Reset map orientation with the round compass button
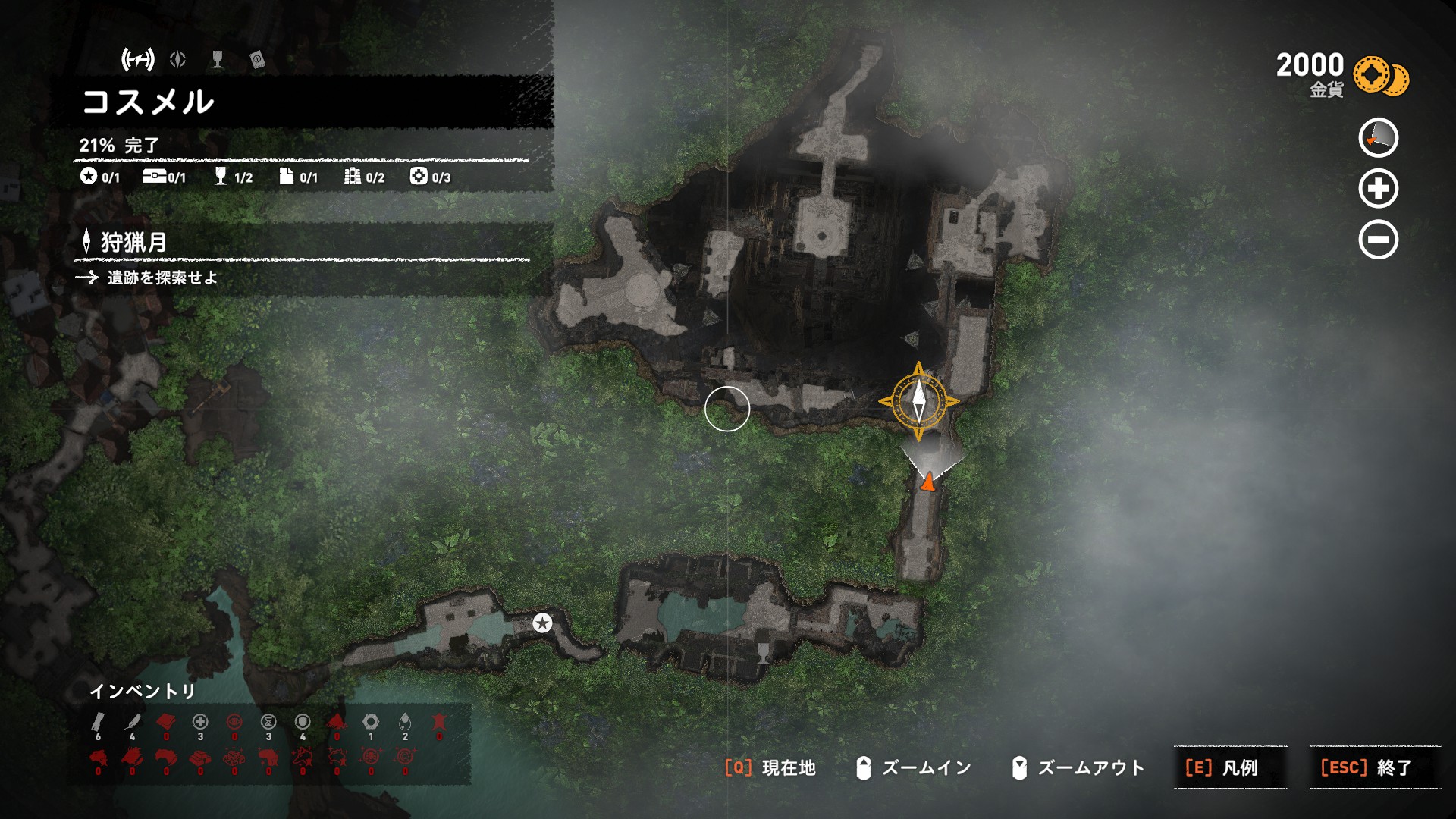The image size is (1456, 819). click(x=1378, y=138)
